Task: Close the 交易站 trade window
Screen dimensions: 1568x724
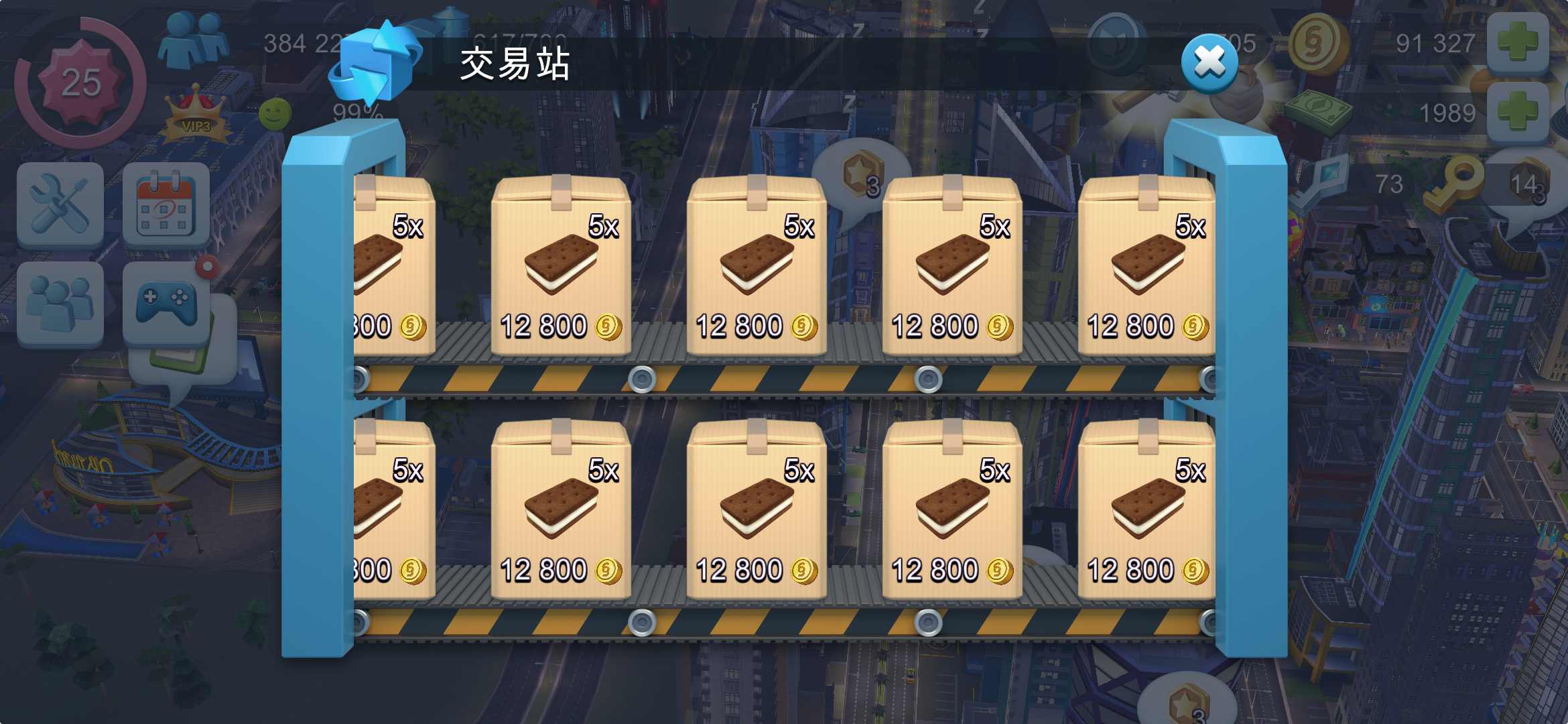Action: pos(1210,63)
